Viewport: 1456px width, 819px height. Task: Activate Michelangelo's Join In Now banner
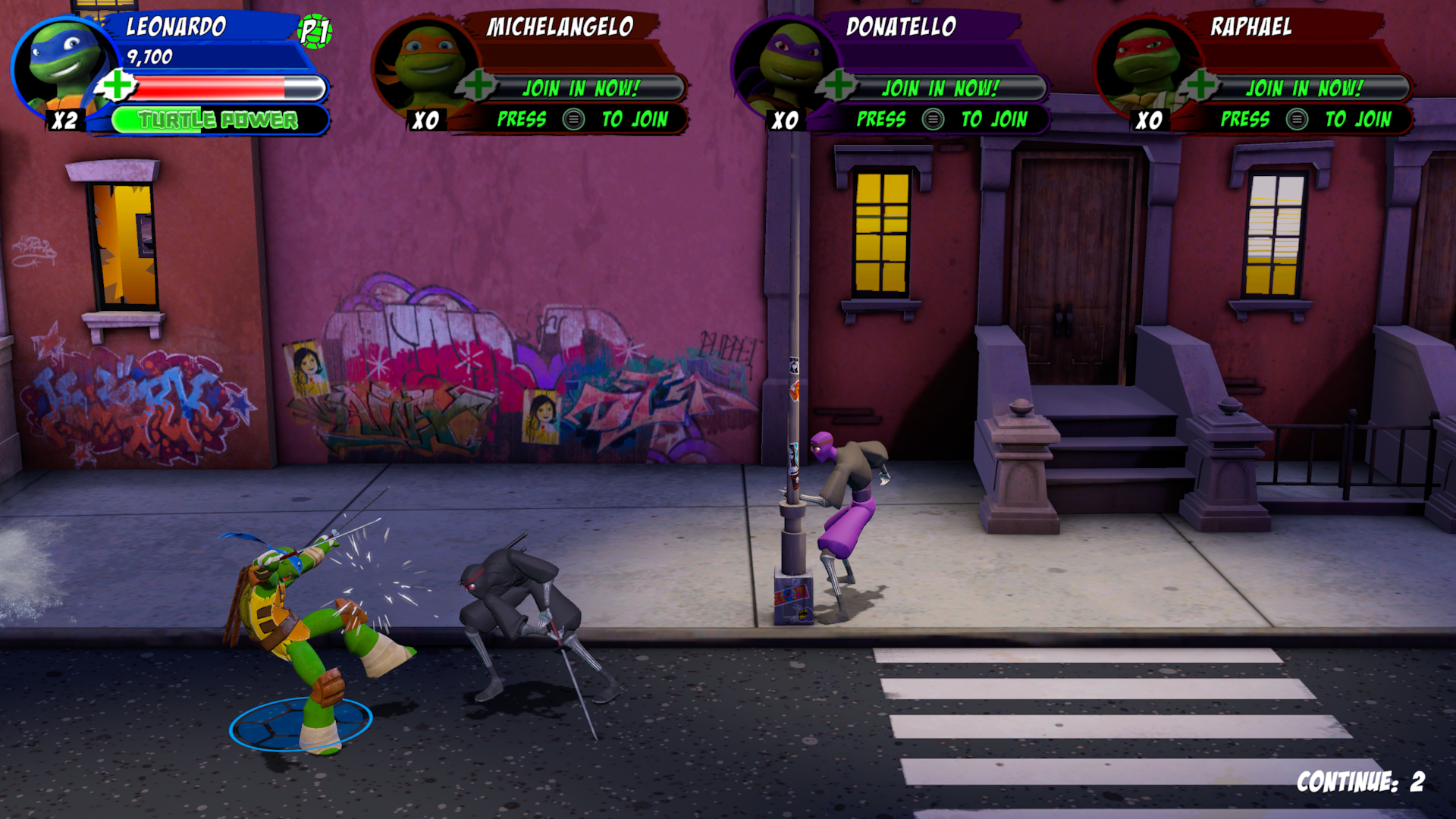[x=581, y=88]
